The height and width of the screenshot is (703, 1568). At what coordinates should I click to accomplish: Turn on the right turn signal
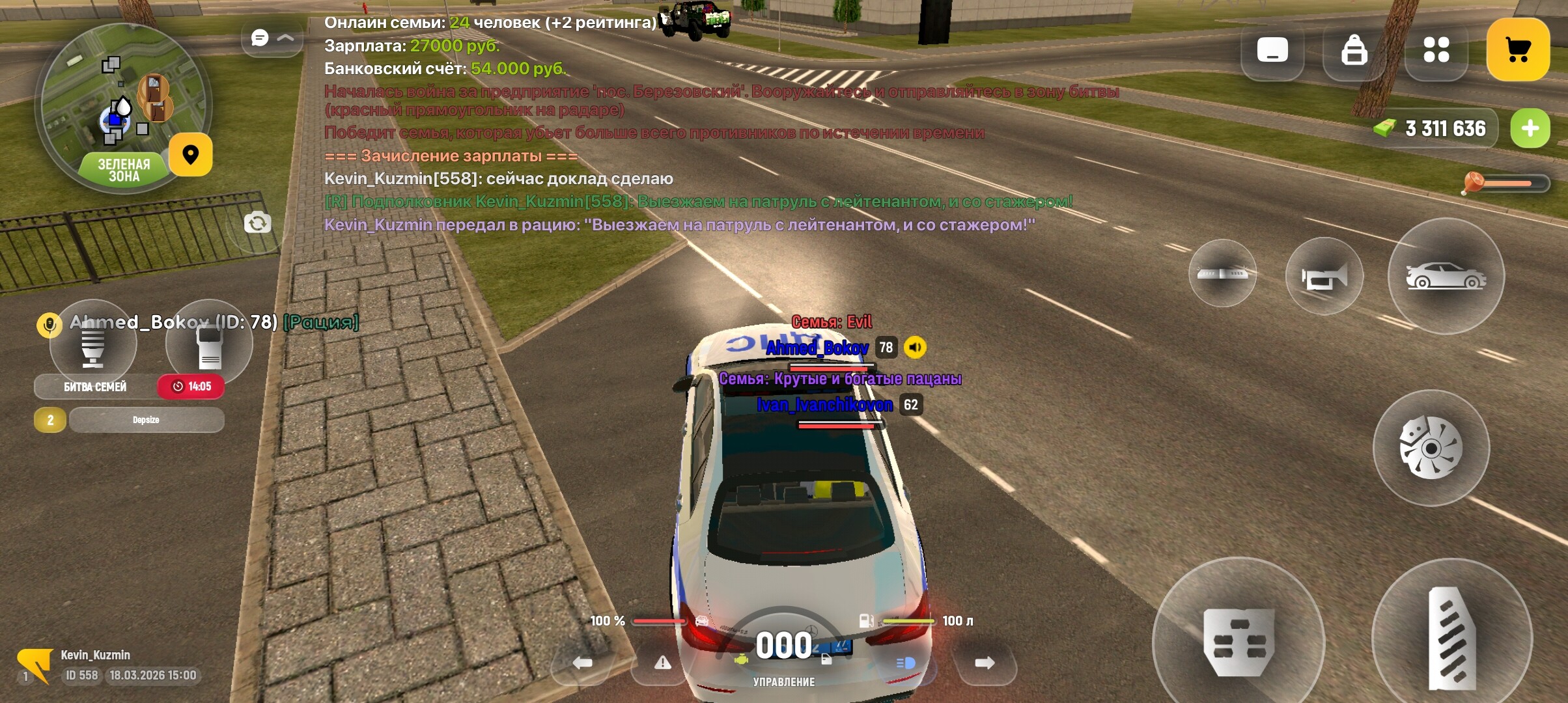[984, 663]
